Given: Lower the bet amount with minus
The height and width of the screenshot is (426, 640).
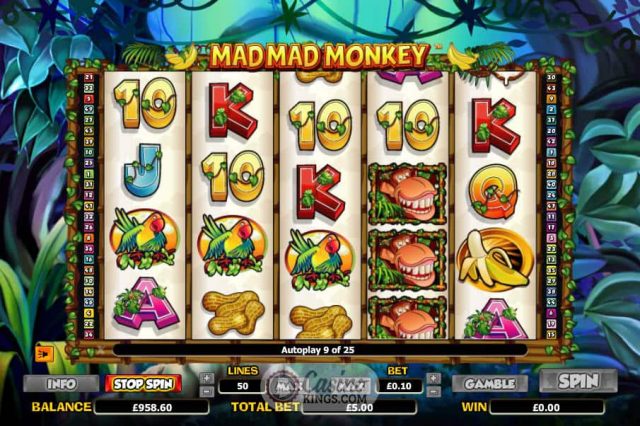Looking at the screenshot, I should click(433, 391).
